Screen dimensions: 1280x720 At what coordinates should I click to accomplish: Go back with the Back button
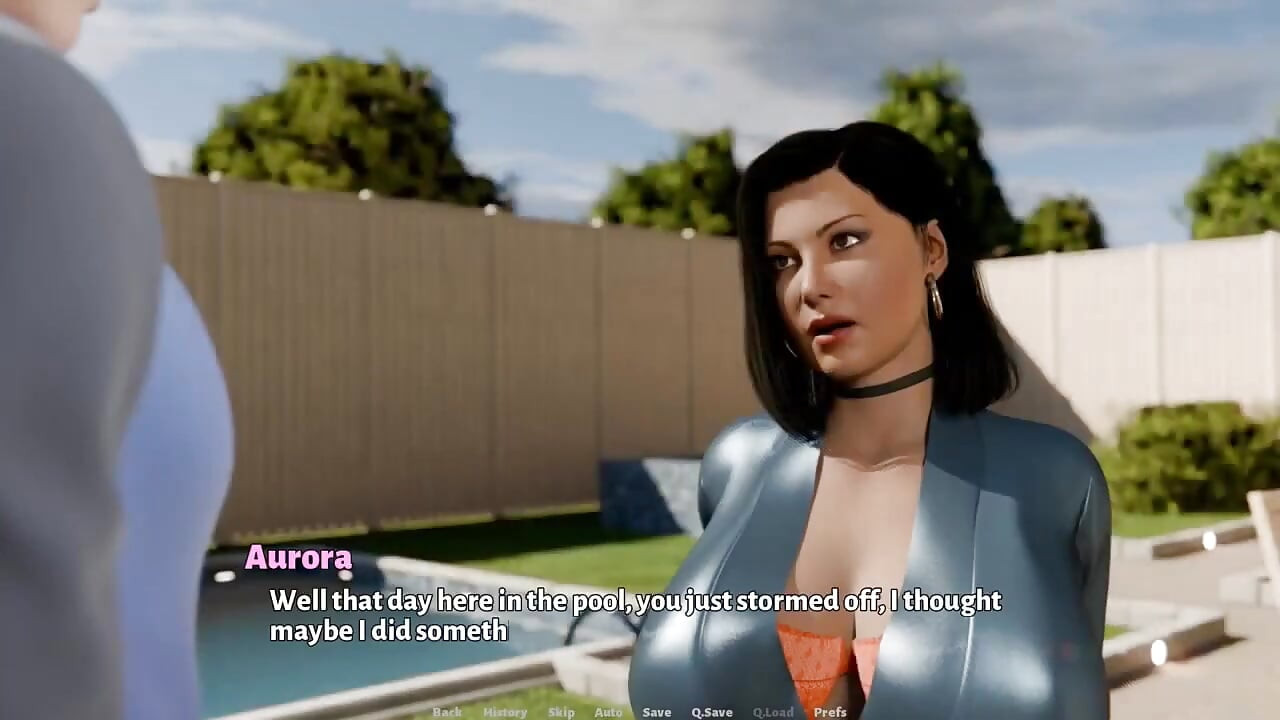[x=447, y=712]
